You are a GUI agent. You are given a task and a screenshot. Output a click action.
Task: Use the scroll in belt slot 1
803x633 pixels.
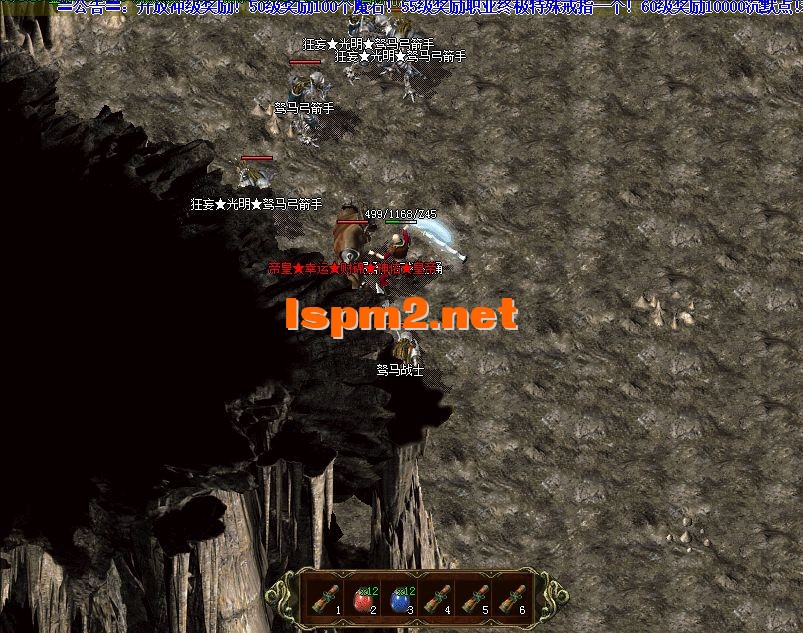(325, 597)
